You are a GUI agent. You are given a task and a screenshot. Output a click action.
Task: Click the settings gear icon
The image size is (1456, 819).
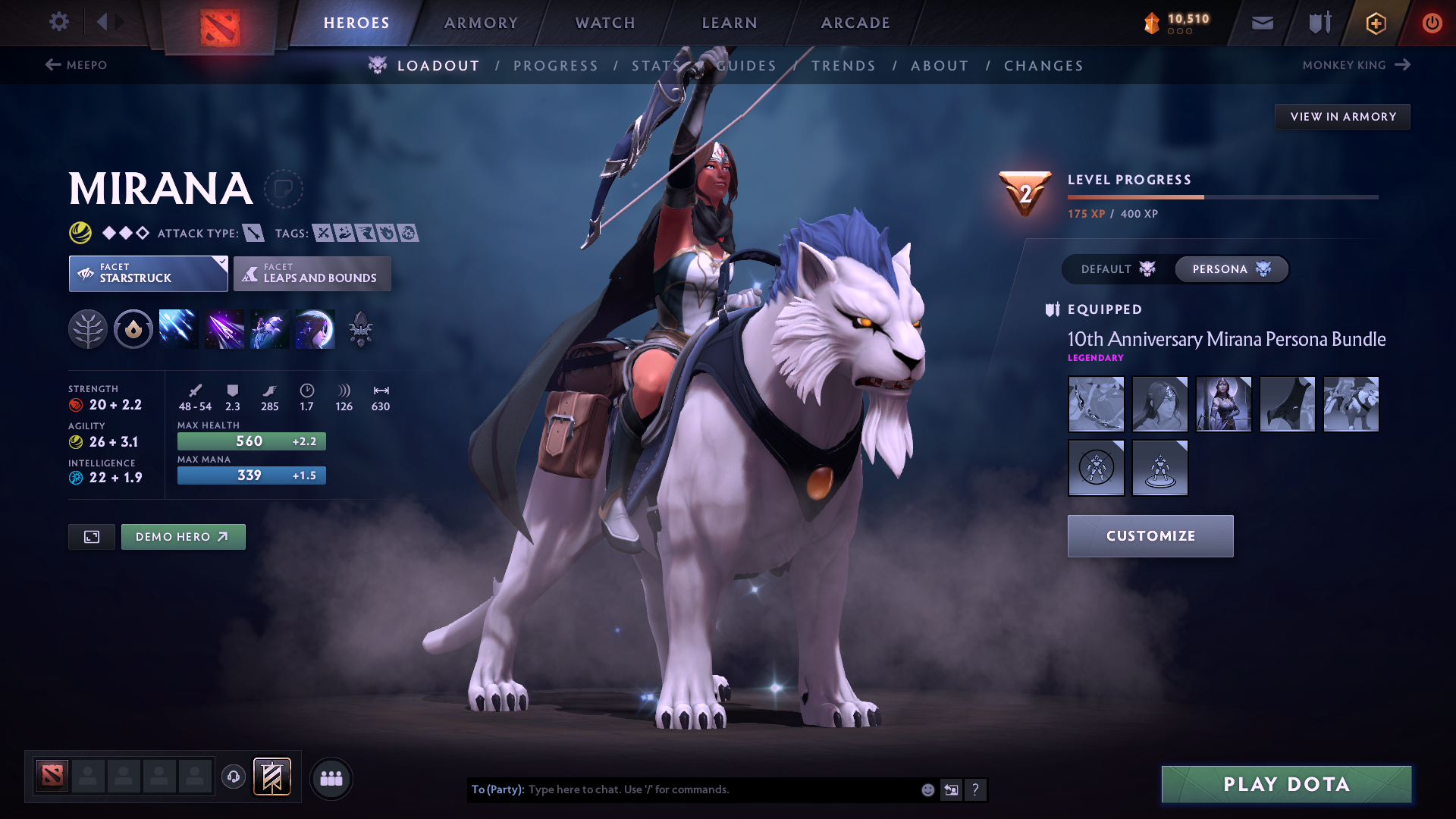coord(58,22)
